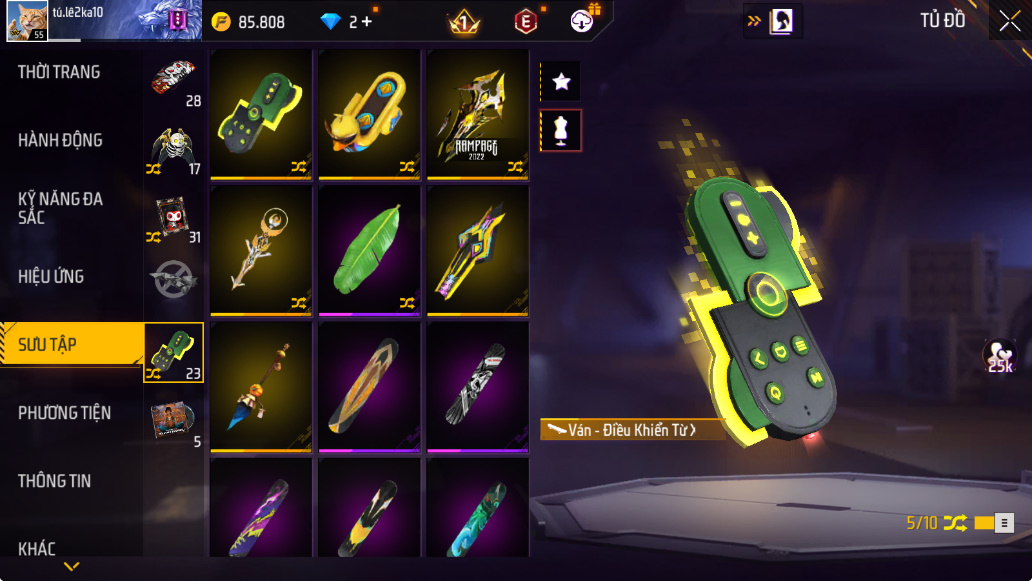Image resolution: width=1032 pixels, height=581 pixels.
Task: Expand the down arrow under the category list
Action: [71, 566]
